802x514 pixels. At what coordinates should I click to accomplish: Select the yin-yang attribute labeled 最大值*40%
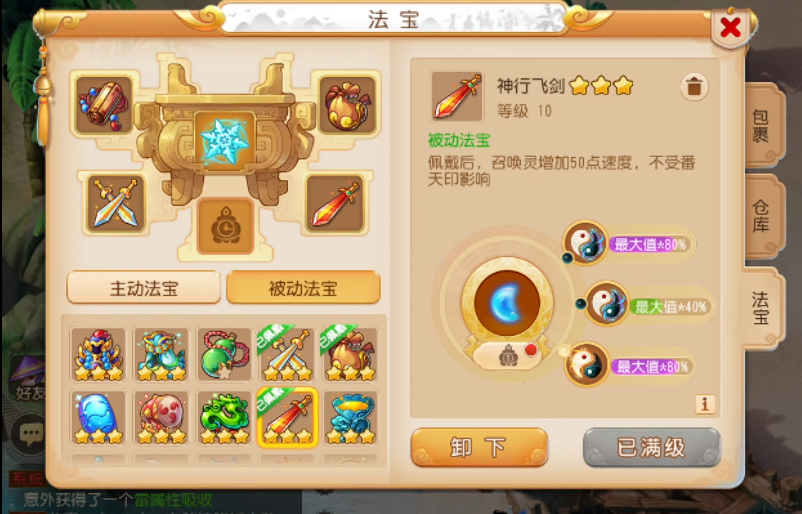point(607,304)
